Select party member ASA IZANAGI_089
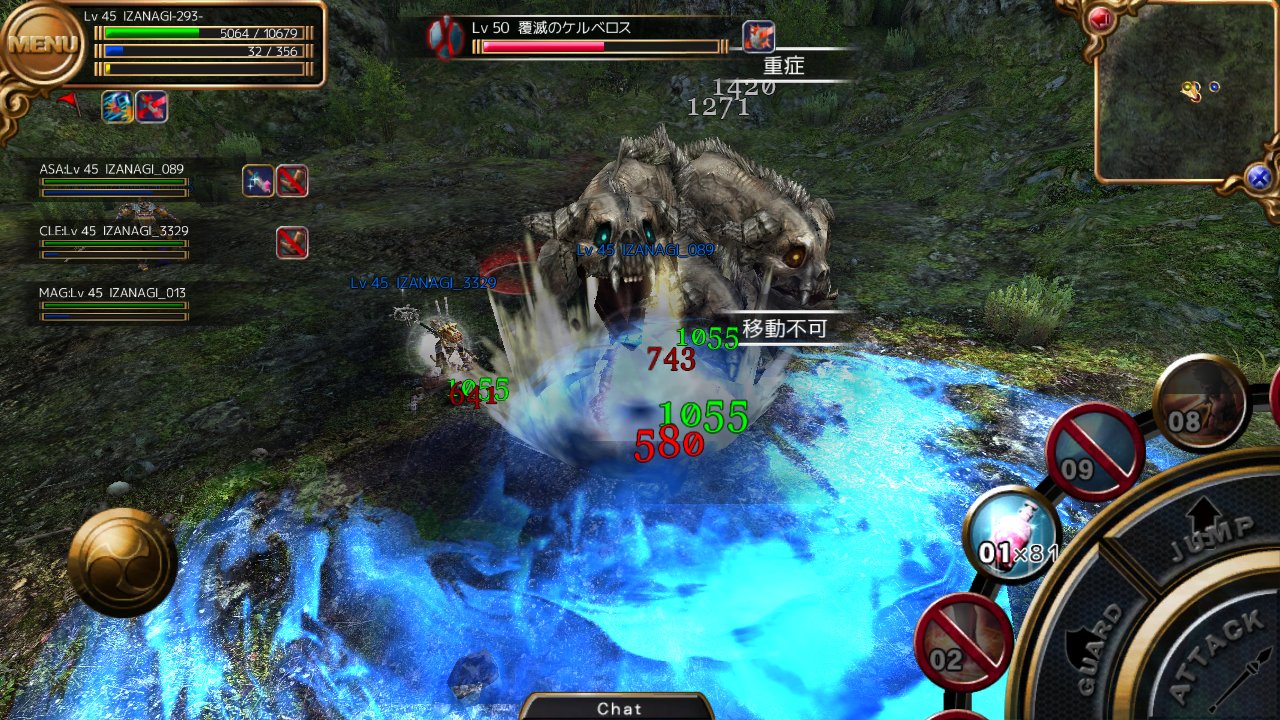Screen dimensions: 1280x720 point(113,177)
